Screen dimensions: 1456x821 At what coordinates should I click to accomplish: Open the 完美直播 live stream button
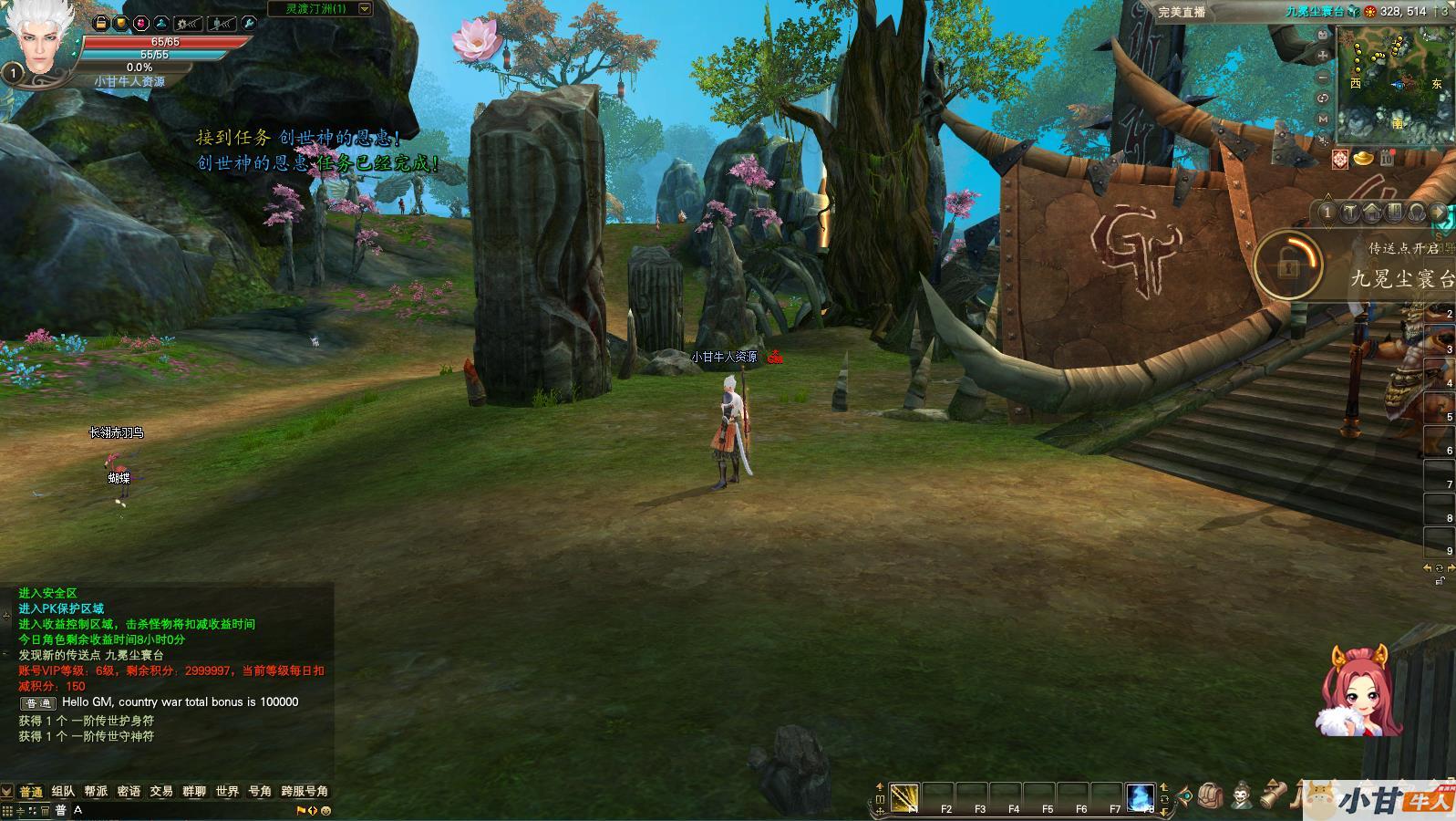[x=1182, y=12]
